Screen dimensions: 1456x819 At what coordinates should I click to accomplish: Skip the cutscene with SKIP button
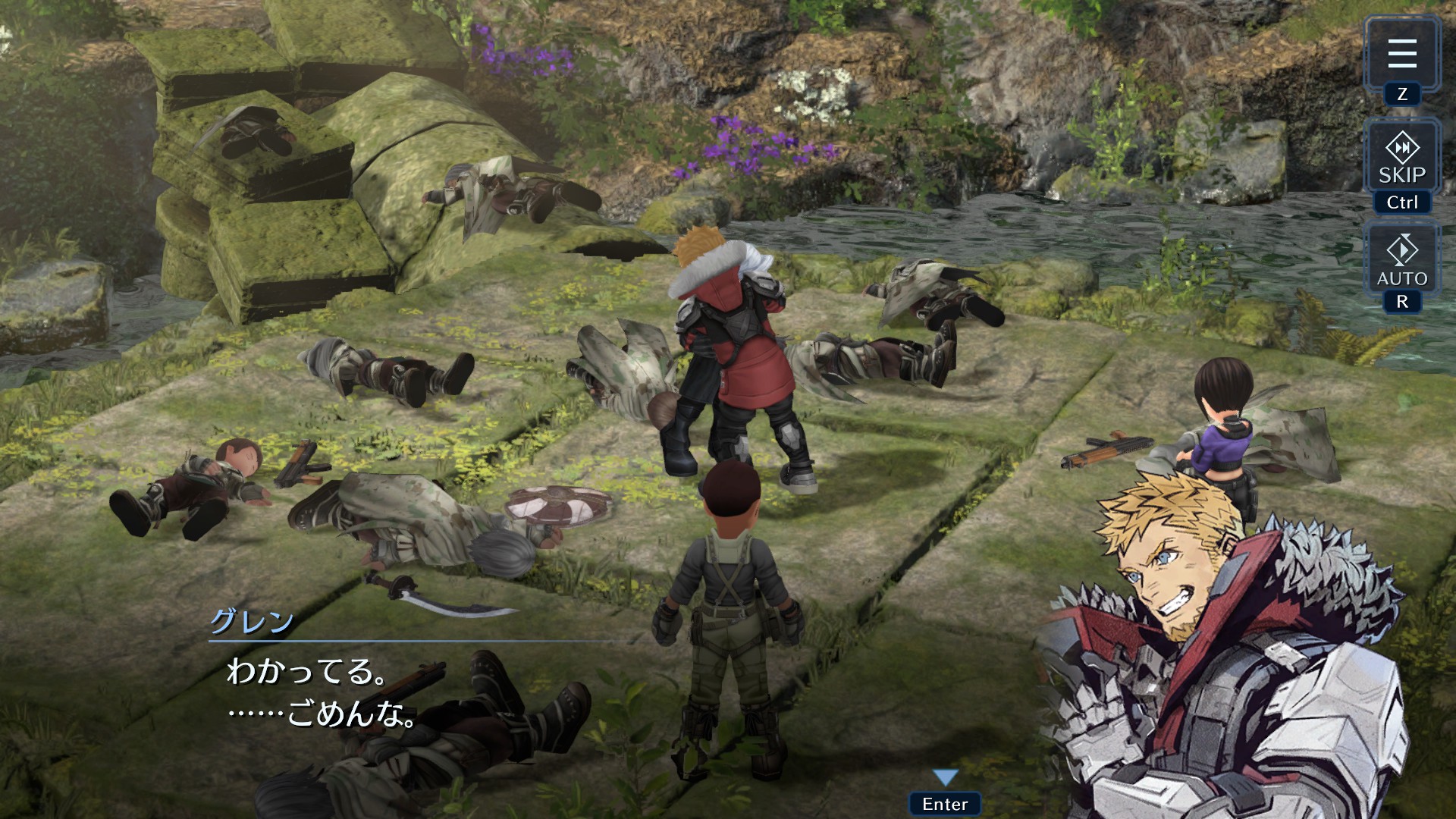(x=1401, y=158)
